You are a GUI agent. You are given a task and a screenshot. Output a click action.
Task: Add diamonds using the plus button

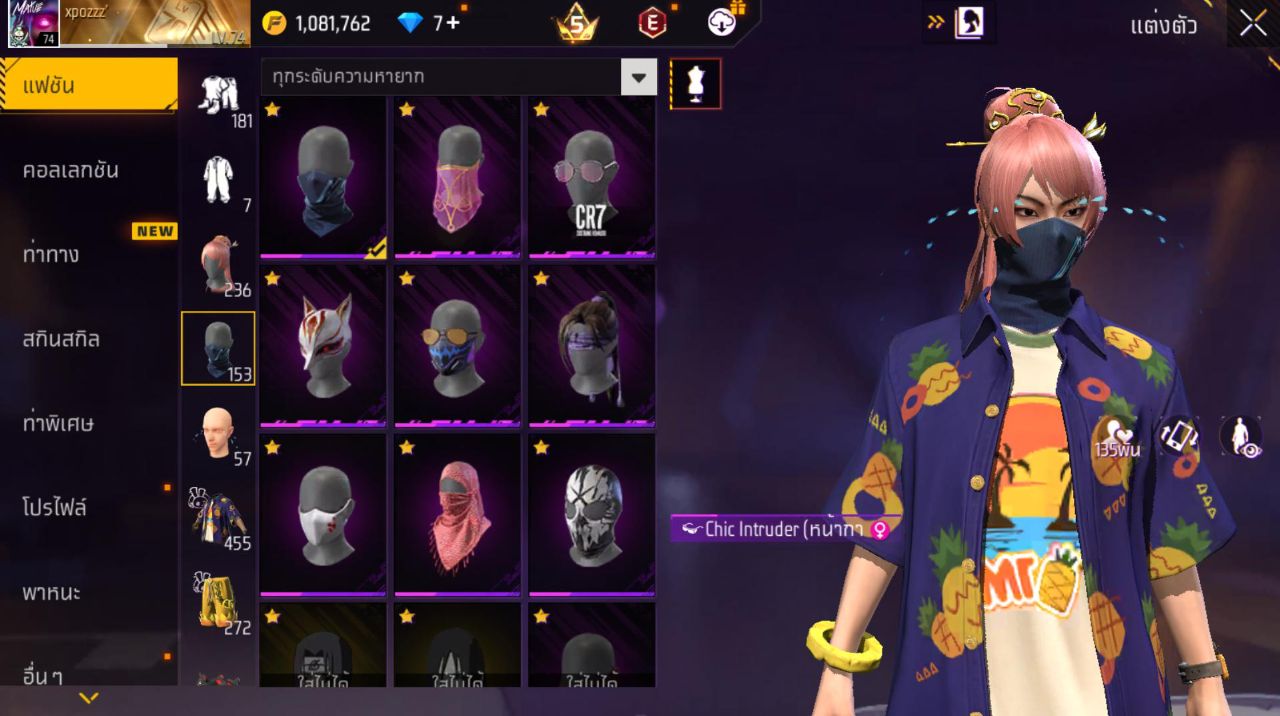coord(453,23)
